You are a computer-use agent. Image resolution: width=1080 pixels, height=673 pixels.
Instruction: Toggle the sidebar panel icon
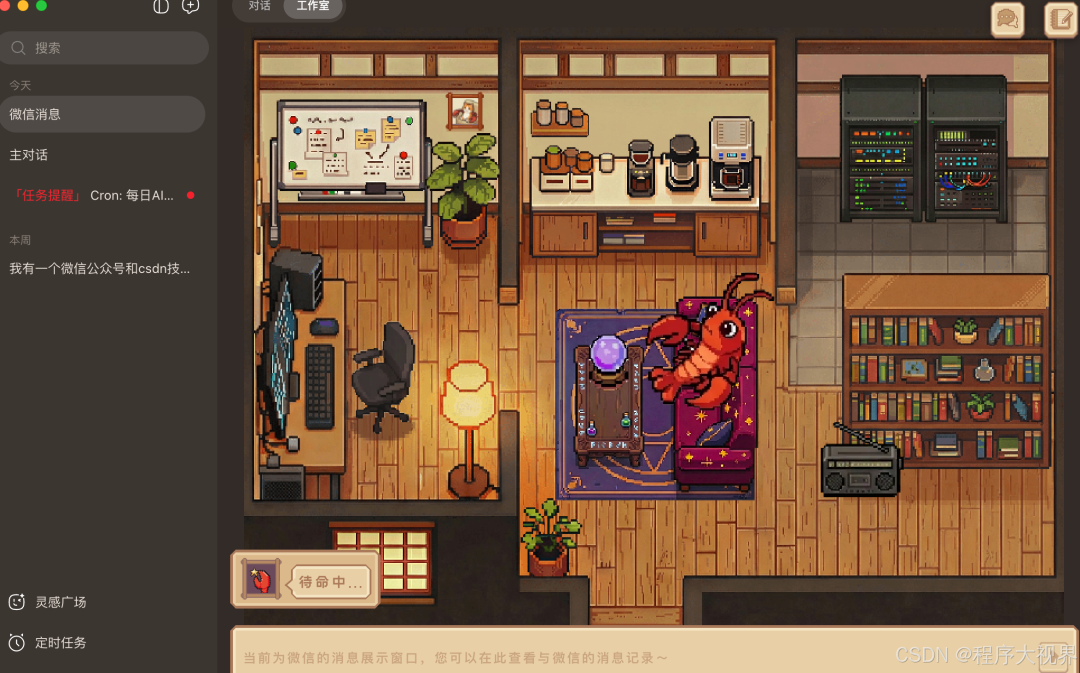point(161,6)
